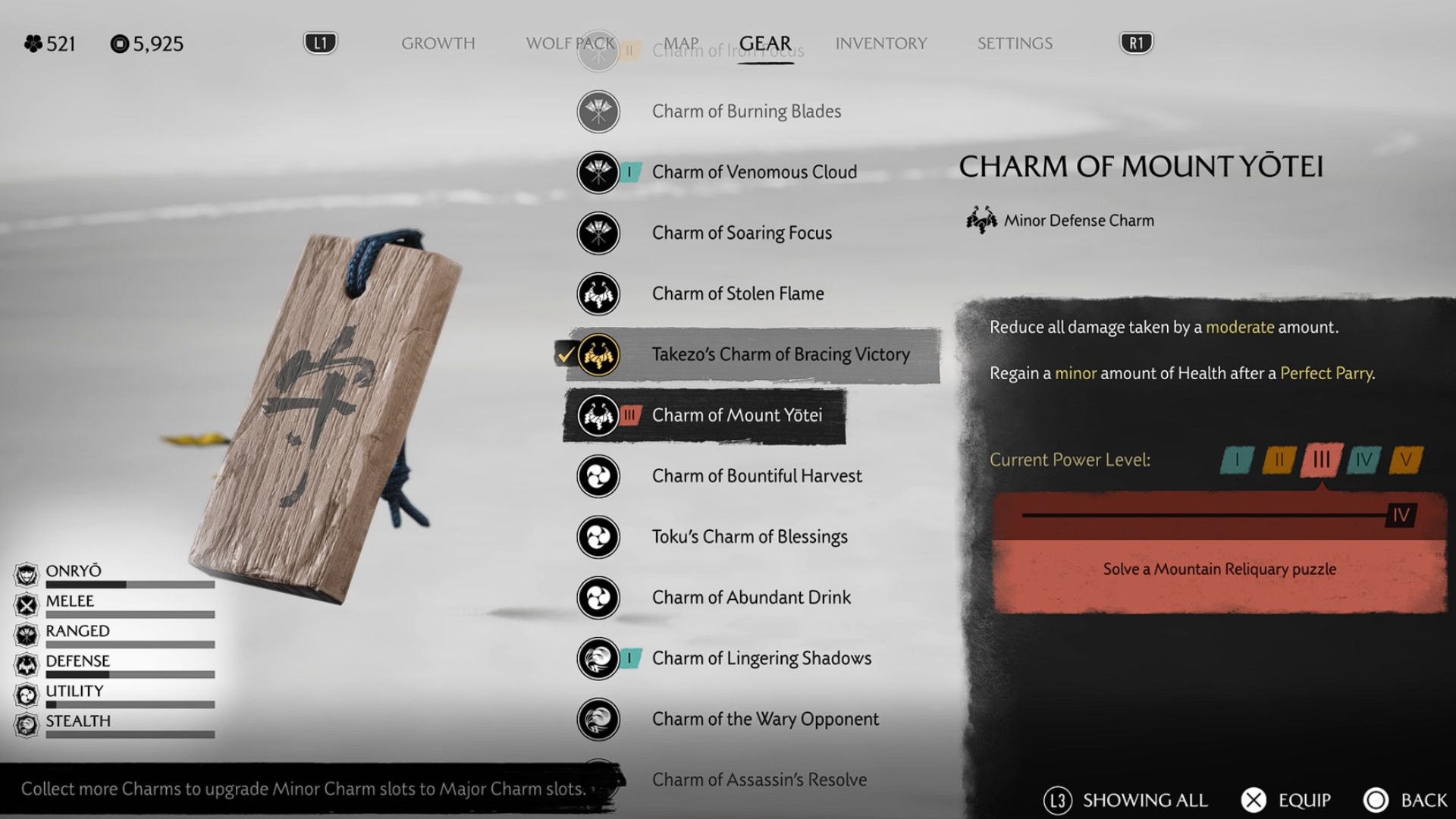Viewport: 1456px width, 819px height.
Task: Switch to the Growth tab
Action: click(438, 43)
